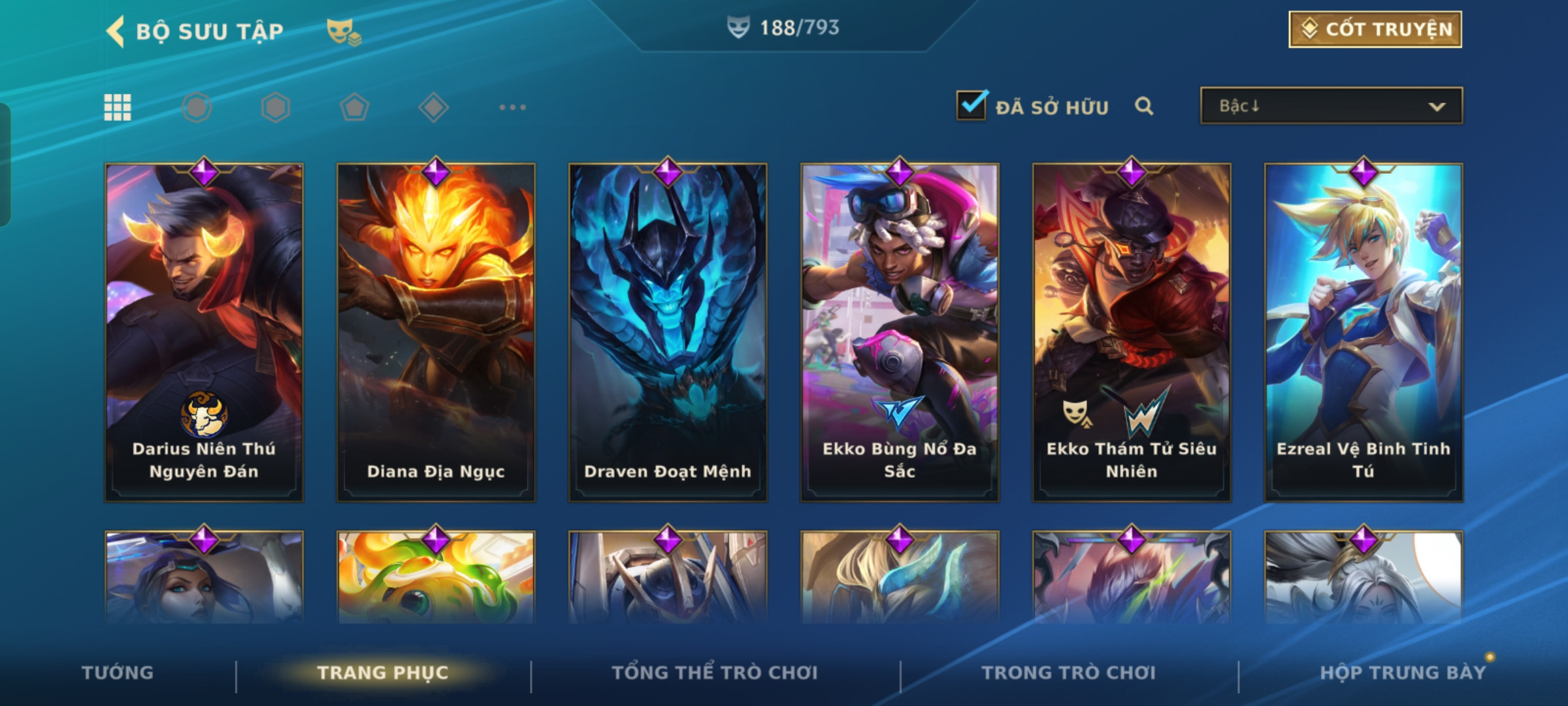Expand the Bậc sort dropdown
The height and width of the screenshot is (706, 1568).
pos(1331,106)
